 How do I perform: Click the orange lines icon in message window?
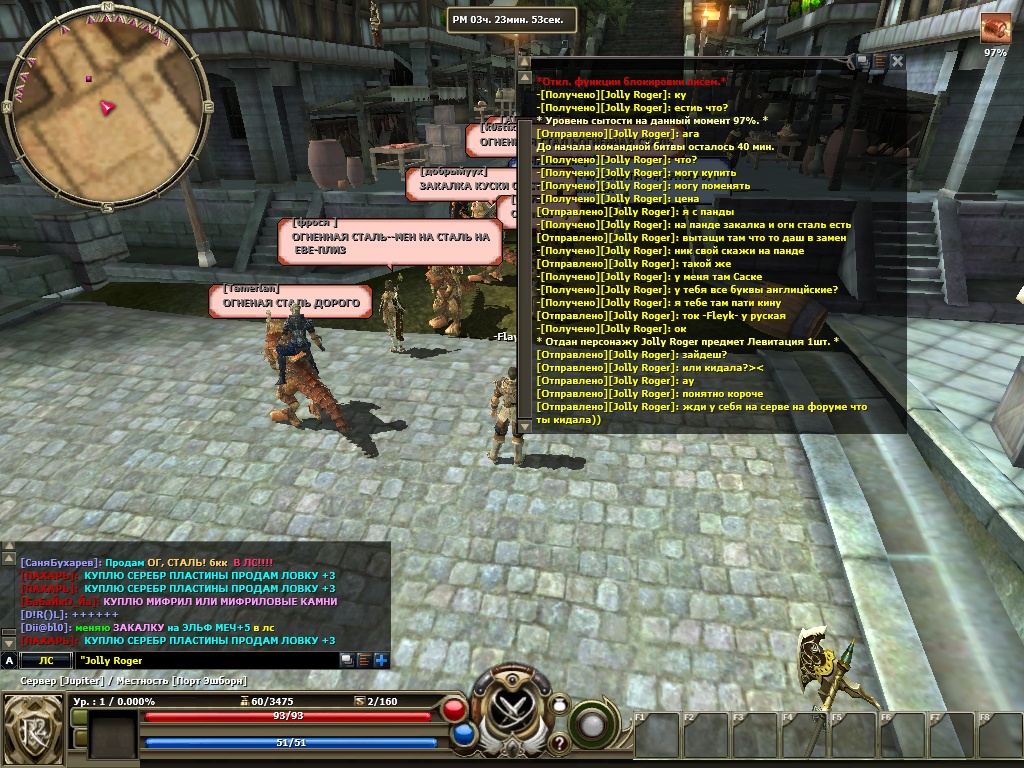[x=879, y=61]
